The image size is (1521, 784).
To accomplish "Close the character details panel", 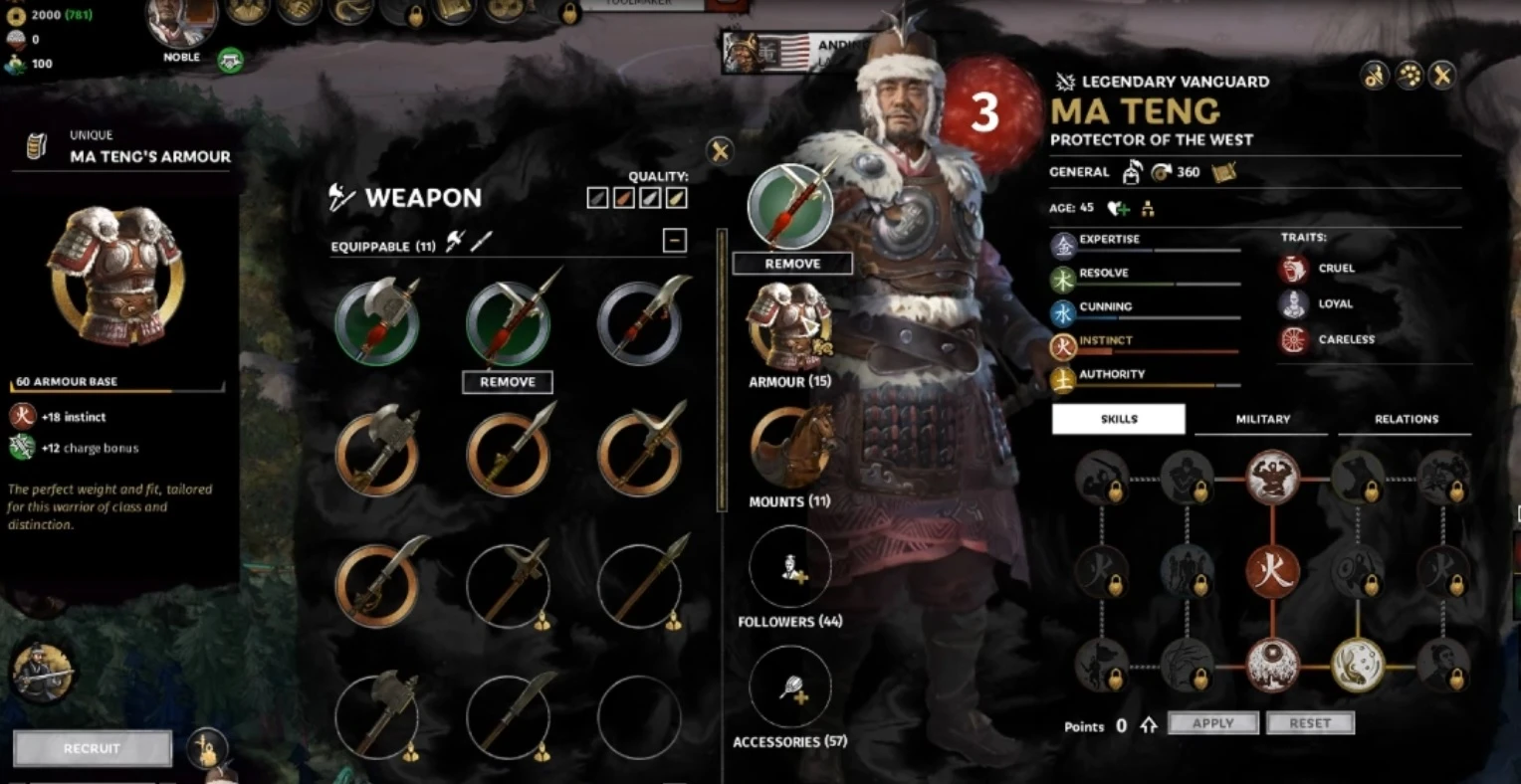I will point(1442,75).
